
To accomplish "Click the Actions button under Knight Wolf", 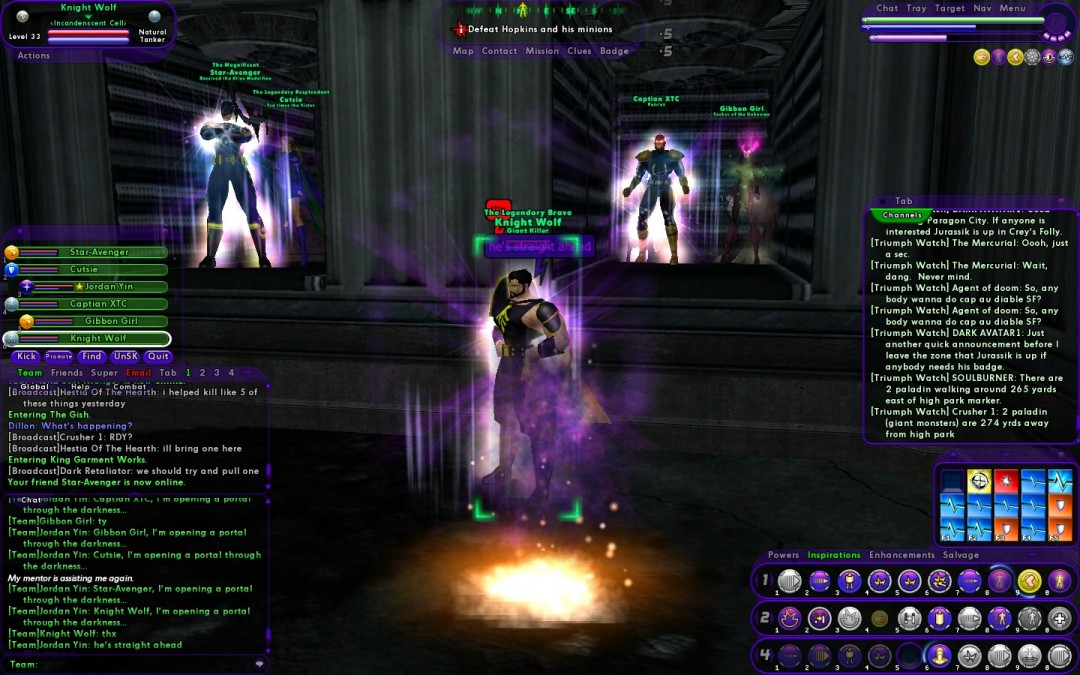I will (x=34, y=56).
